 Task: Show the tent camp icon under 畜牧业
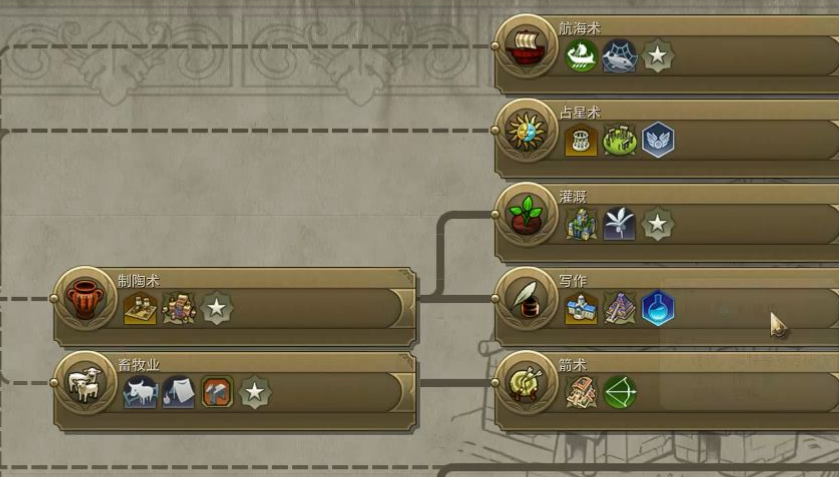click(179, 392)
